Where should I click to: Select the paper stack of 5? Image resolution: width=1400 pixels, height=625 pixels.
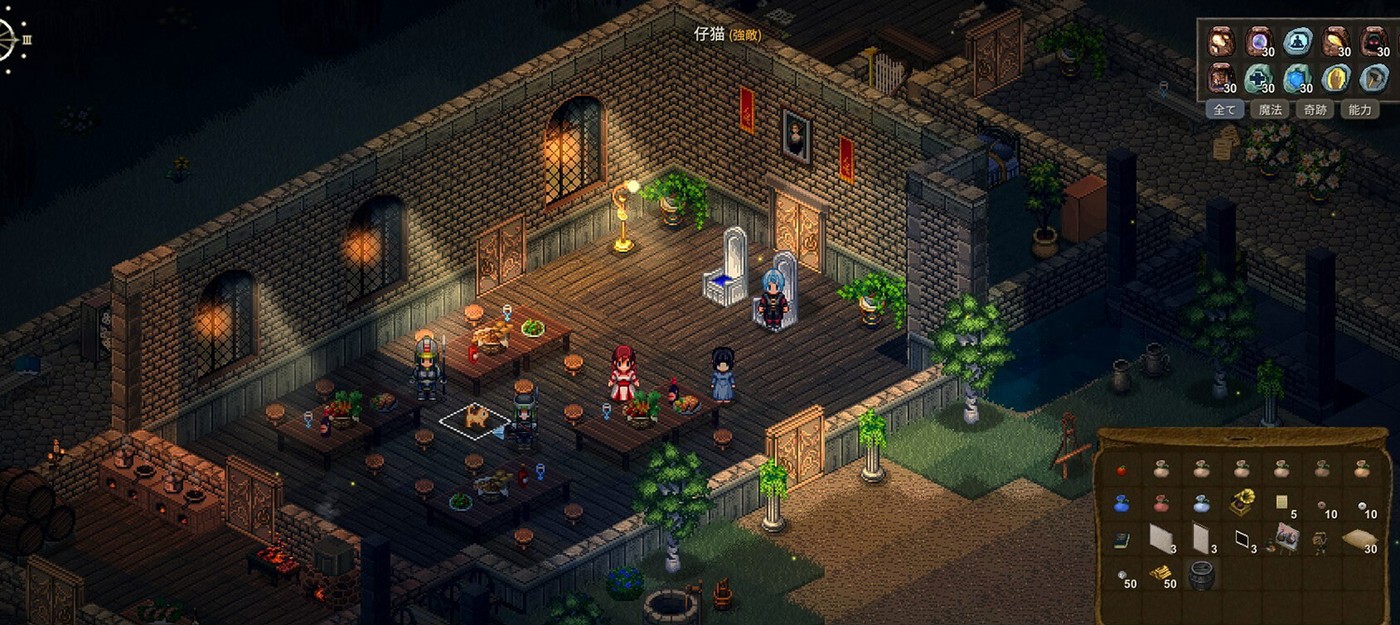tap(1281, 503)
